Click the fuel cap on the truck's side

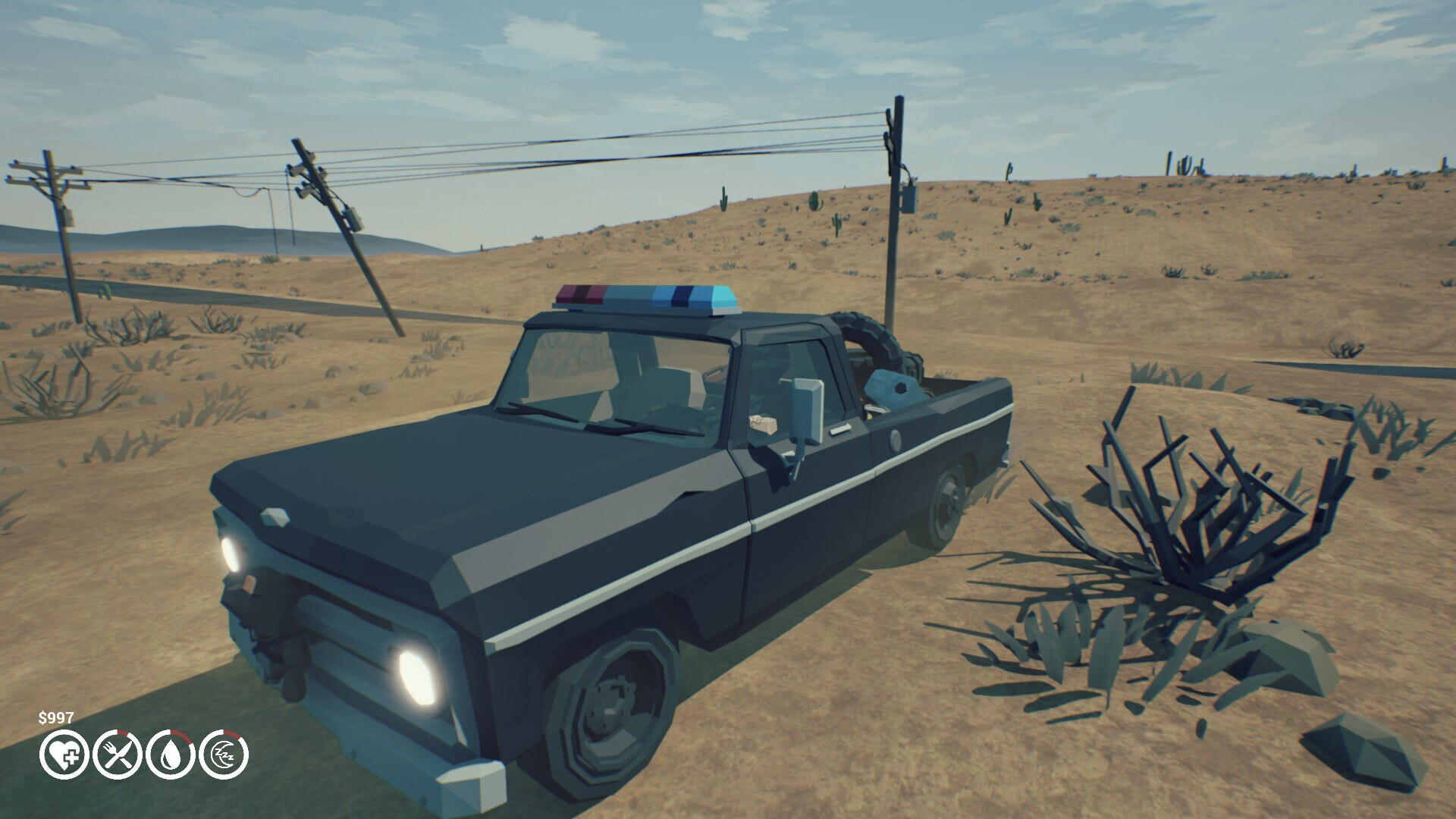896,441
